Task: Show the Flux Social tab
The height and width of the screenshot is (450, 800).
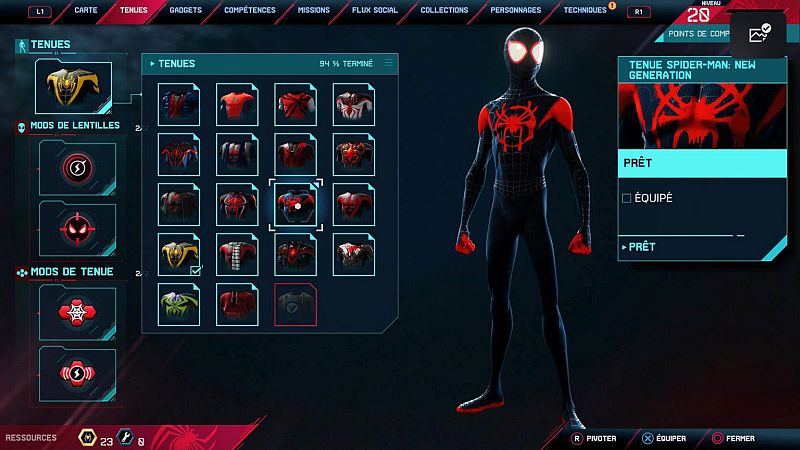Action: (376, 10)
